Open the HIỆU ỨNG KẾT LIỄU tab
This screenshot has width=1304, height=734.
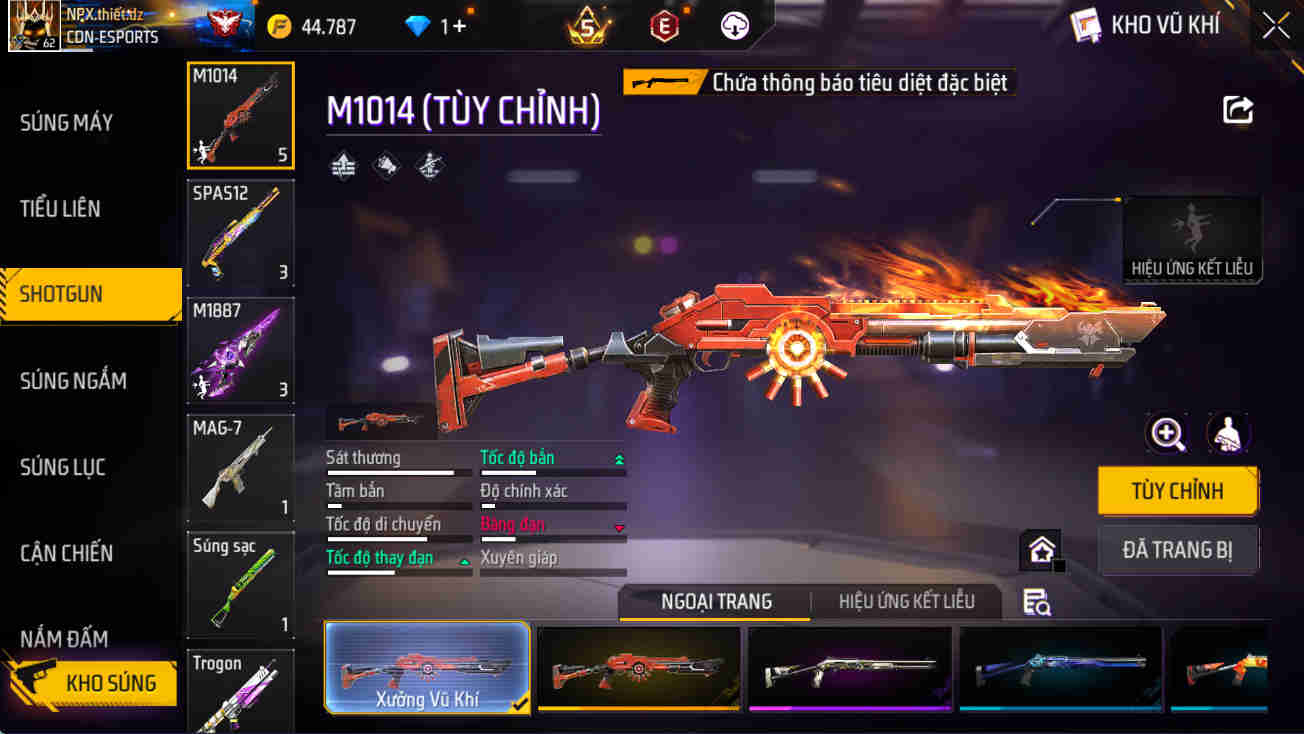pos(905,601)
